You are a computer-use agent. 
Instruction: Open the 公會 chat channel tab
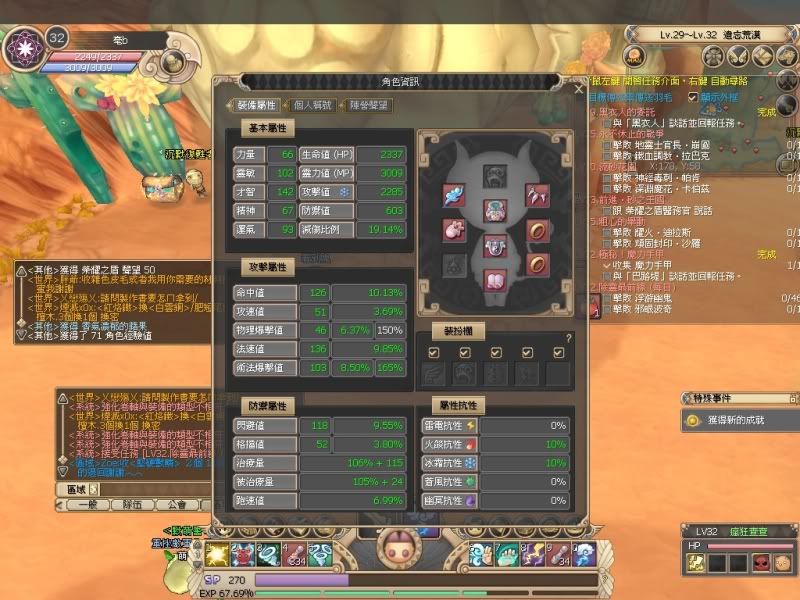pos(176,505)
